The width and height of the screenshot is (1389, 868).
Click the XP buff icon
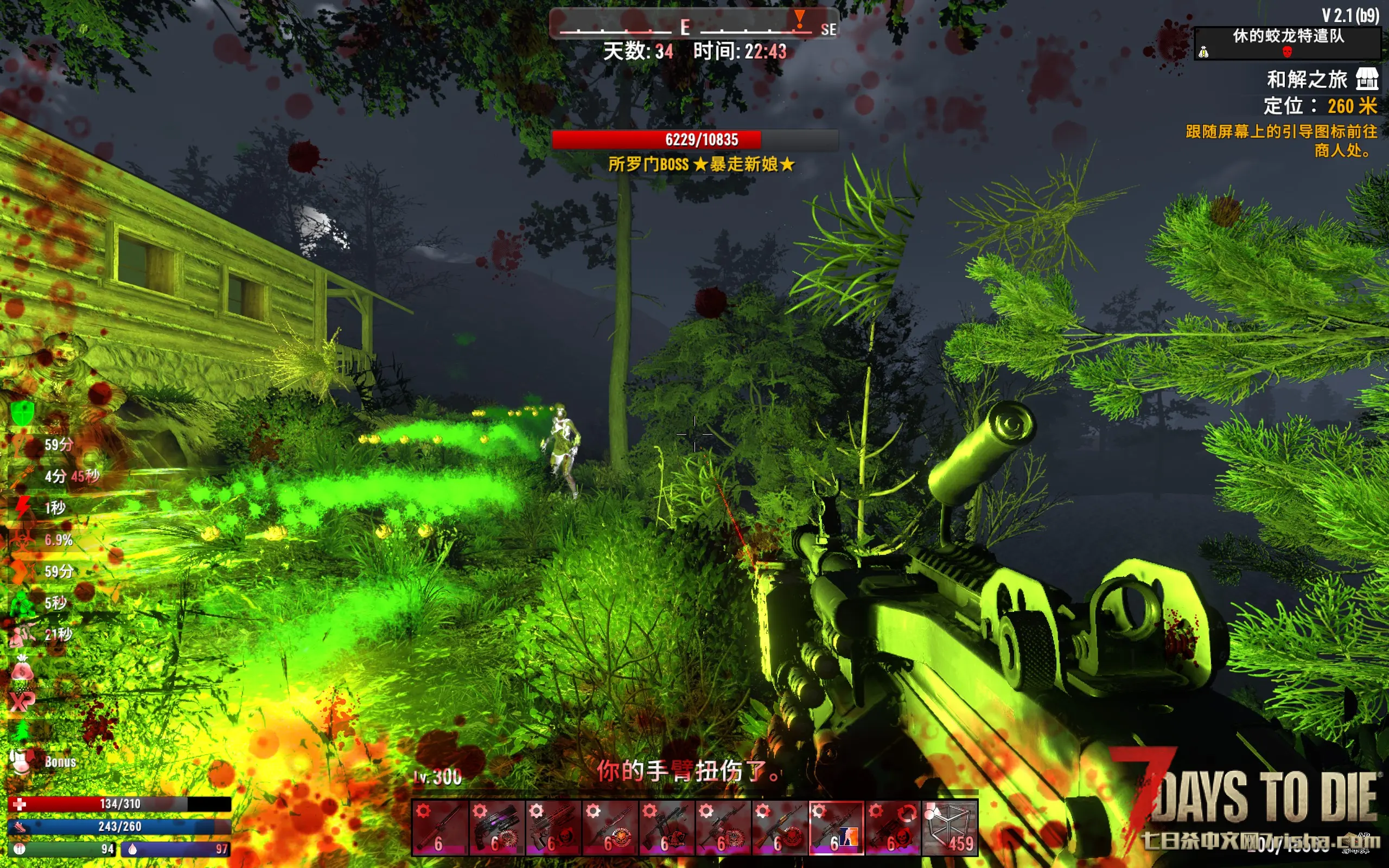22,700
